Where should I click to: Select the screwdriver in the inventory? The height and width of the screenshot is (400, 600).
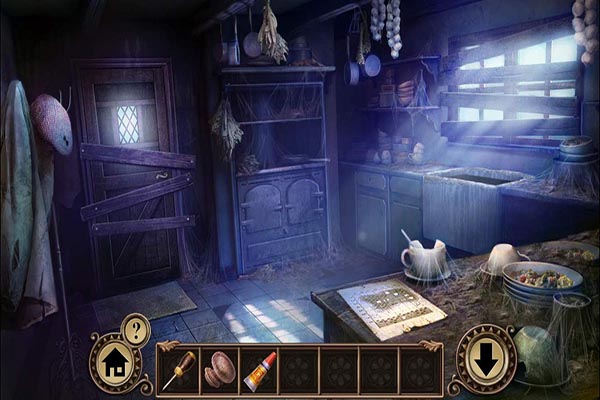coord(179,369)
